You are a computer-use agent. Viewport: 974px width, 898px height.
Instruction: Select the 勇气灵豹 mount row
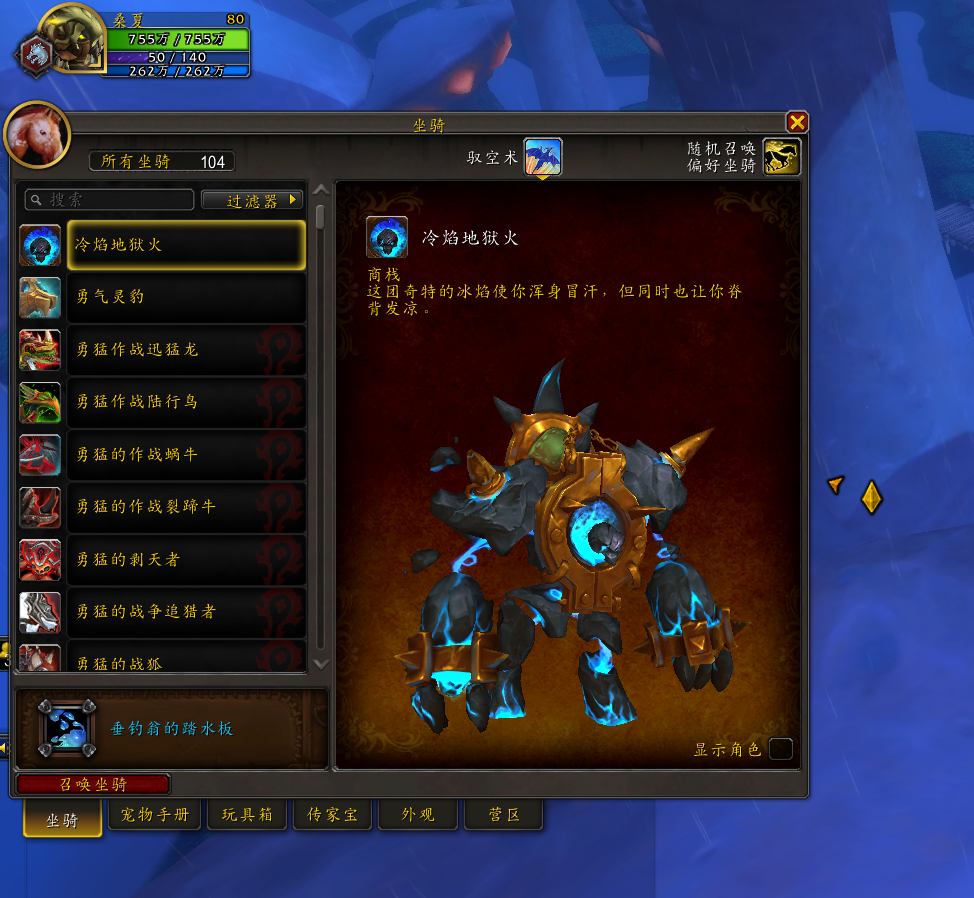186,297
